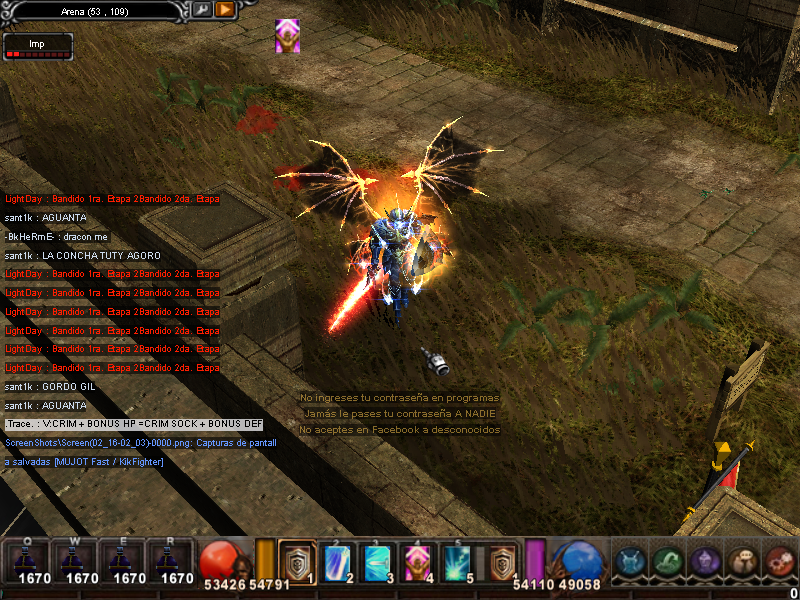Image resolution: width=800 pixels, height=600 pixels.
Task: Open the brown round menu button
Action: click(742, 562)
